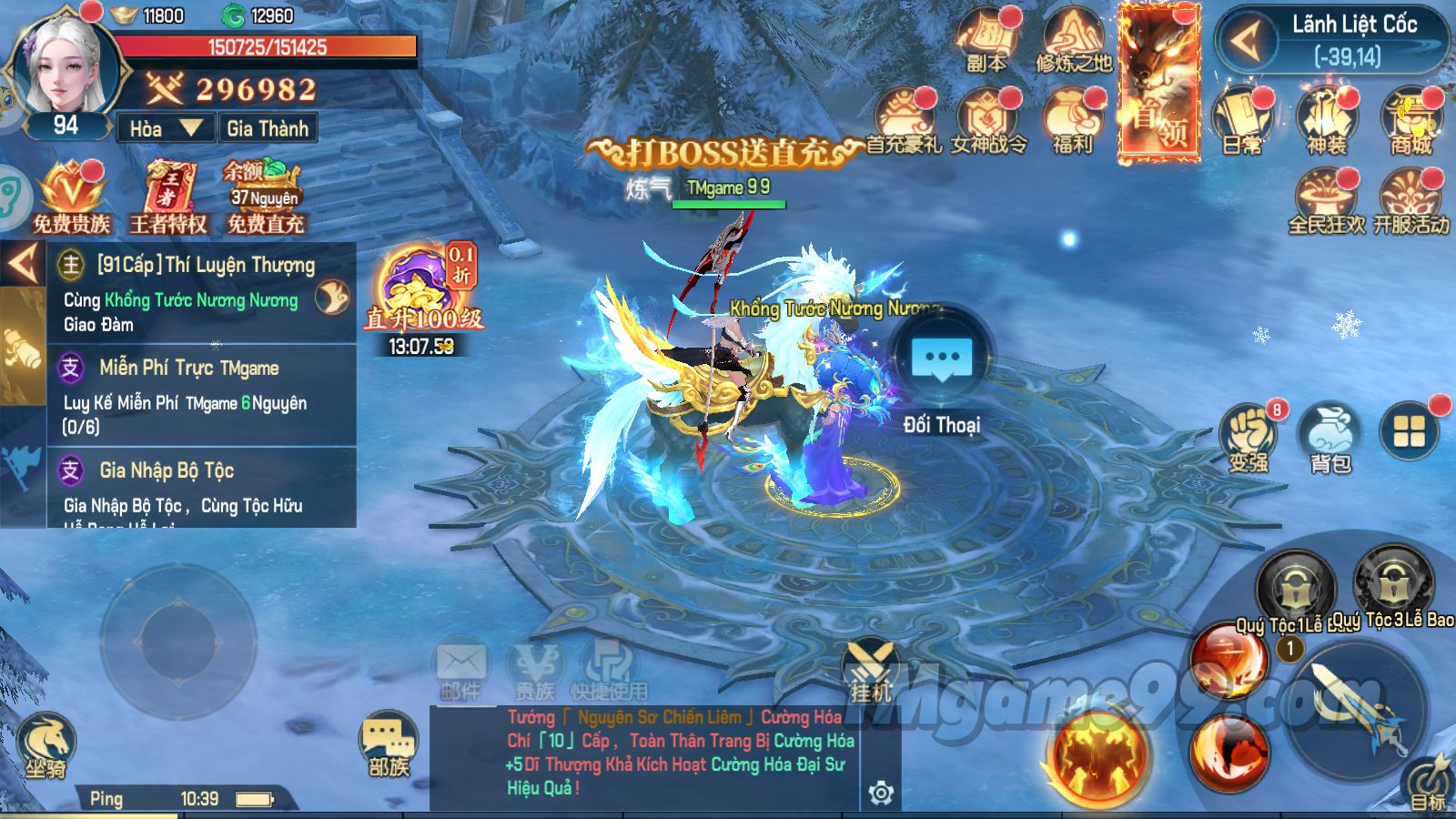
Task: Select the Thí Luyện Thượng main quest
Action: tap(200, 293)
